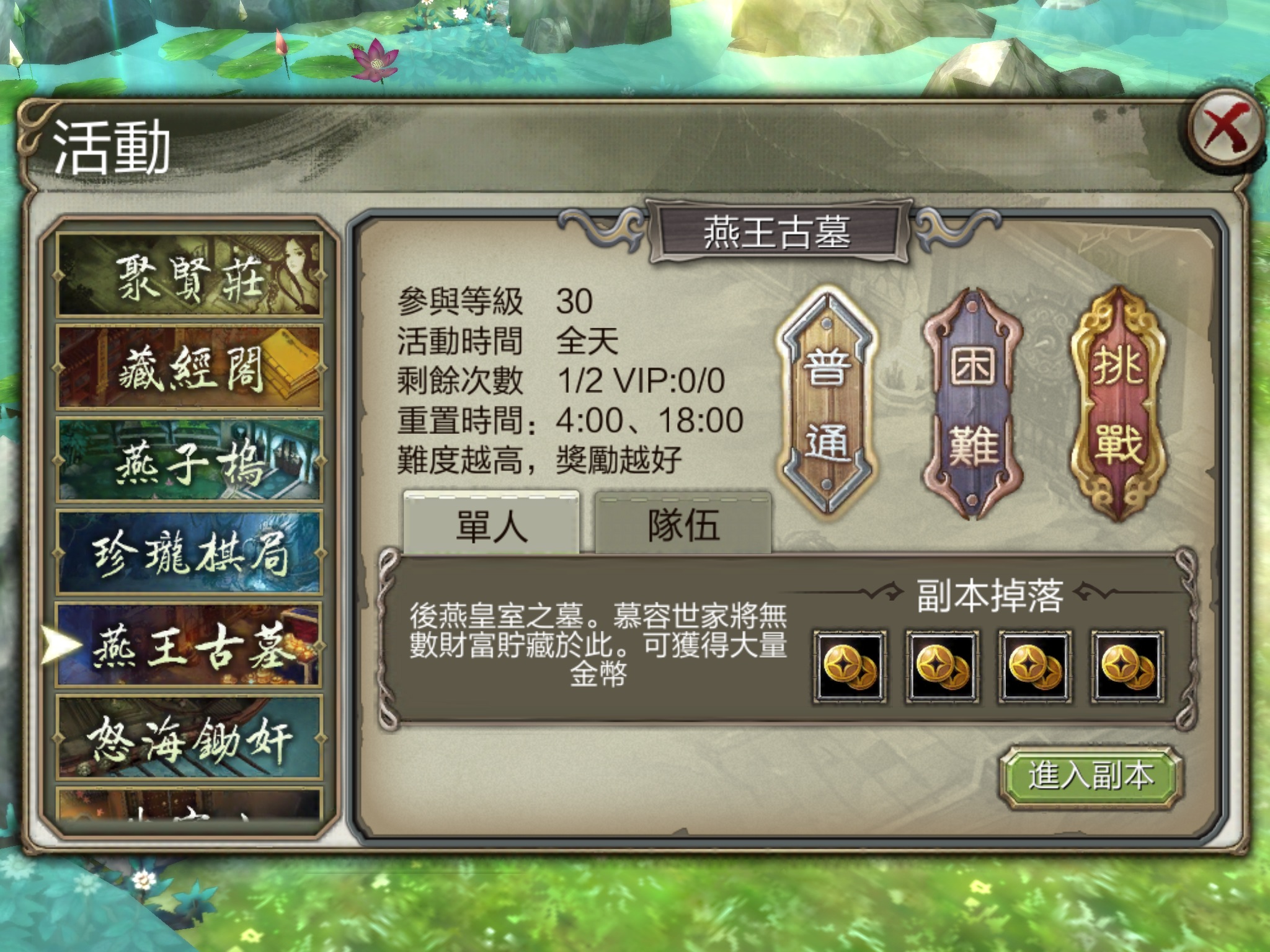Switch to the 單人 solo tab

pyautogui.click(x=491, y=524)
